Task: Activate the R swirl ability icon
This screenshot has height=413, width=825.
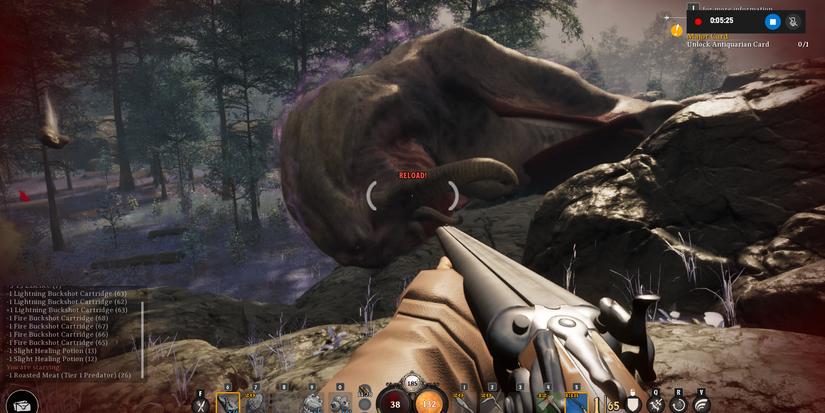Action: click(x=679, y=404)
